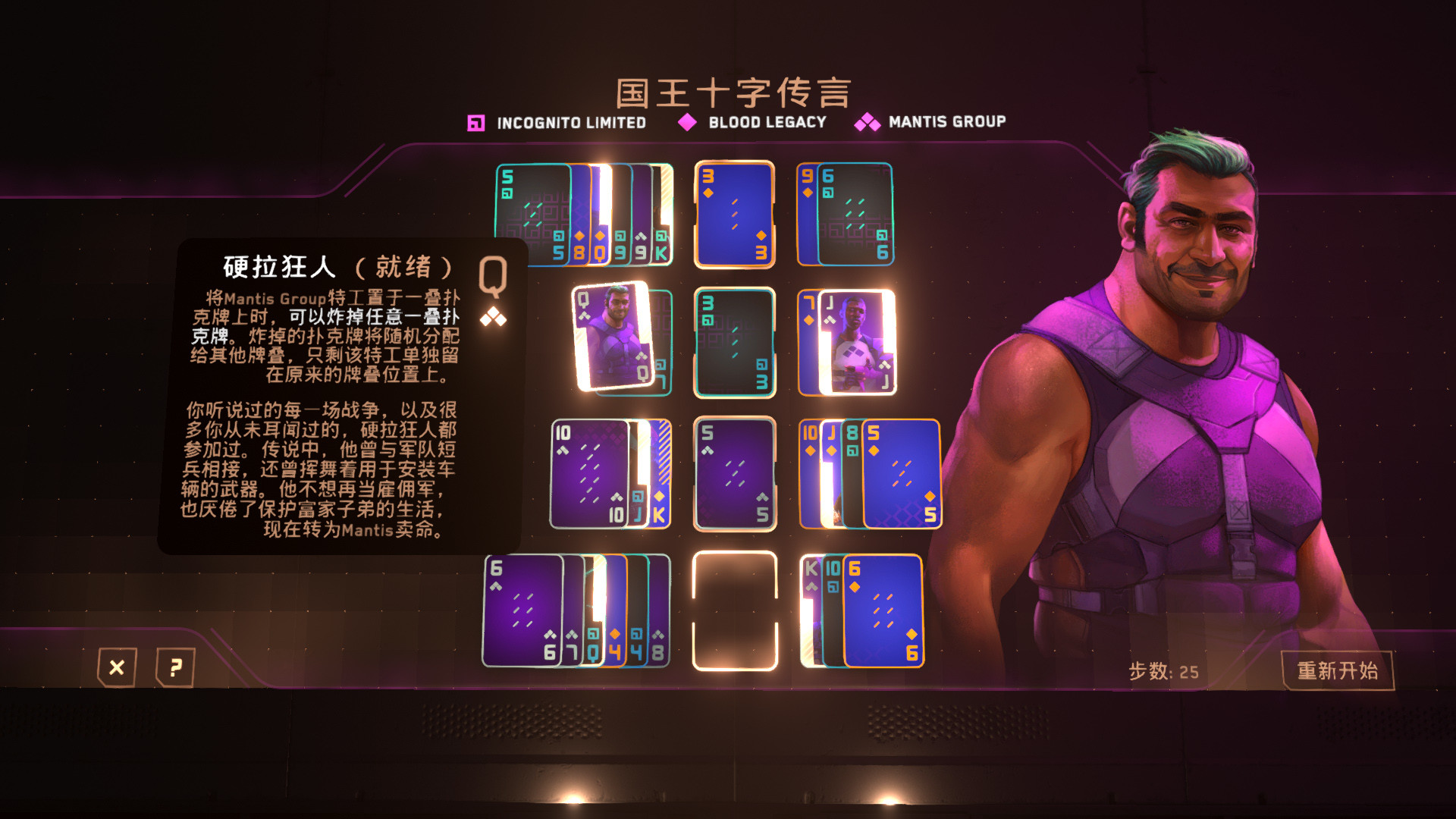Exit the card game via the X icon
The image size is (1456, 819).
coord(118,668)
